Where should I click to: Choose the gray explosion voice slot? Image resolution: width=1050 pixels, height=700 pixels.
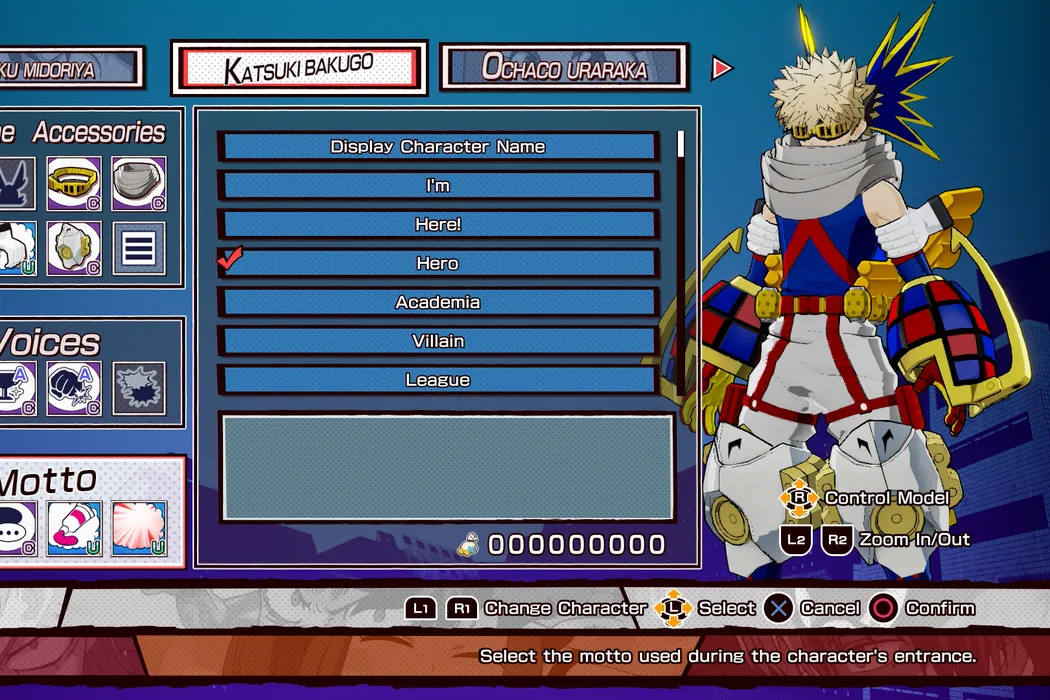pyautogui.click(x=138, y=387)
